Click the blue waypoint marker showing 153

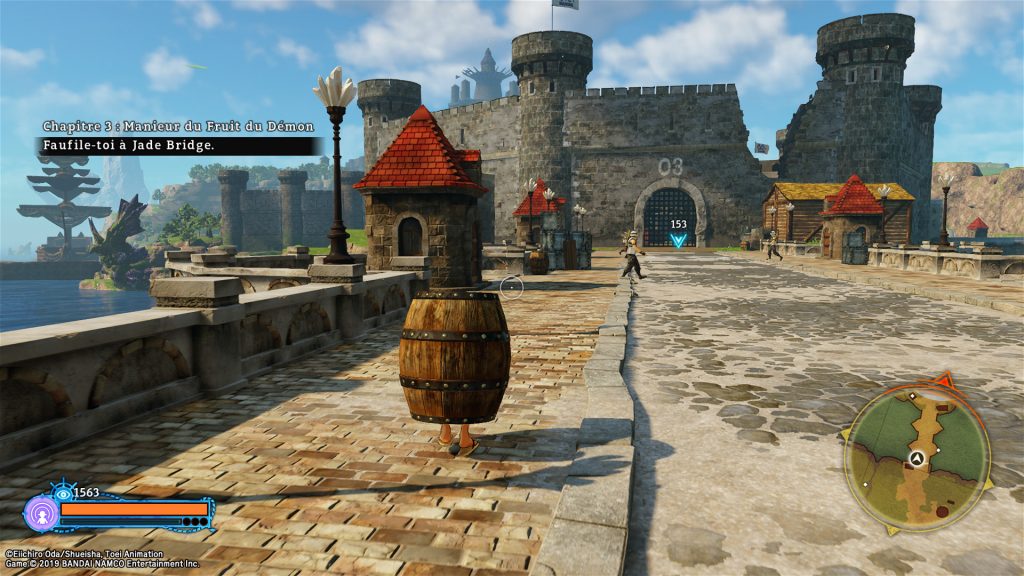point(679,239)
